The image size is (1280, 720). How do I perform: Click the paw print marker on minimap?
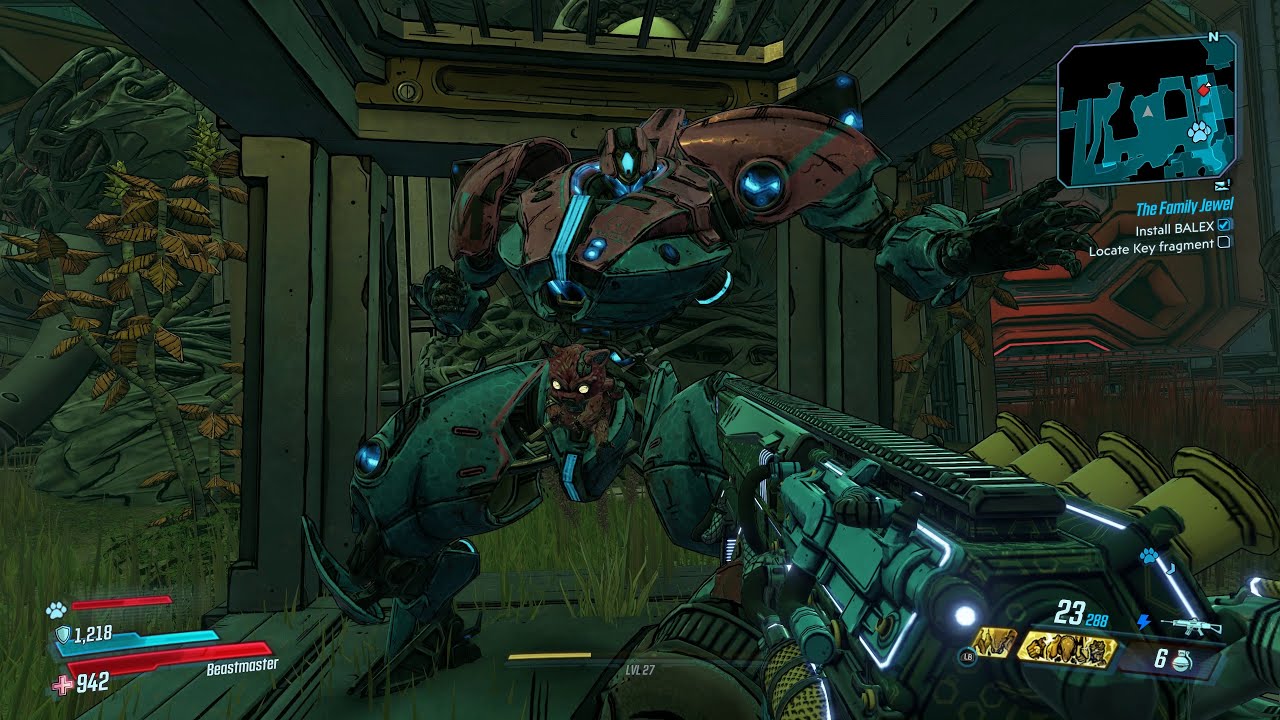pyautogui.click(x=1199, y=130)
